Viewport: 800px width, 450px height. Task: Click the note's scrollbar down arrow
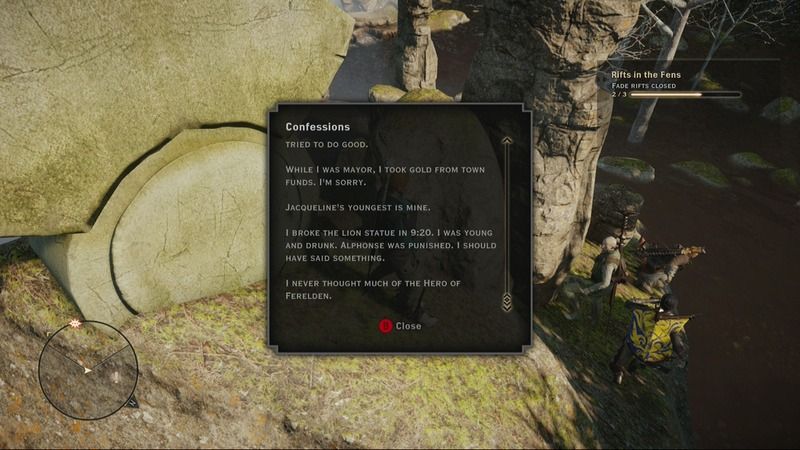(507, 301)
